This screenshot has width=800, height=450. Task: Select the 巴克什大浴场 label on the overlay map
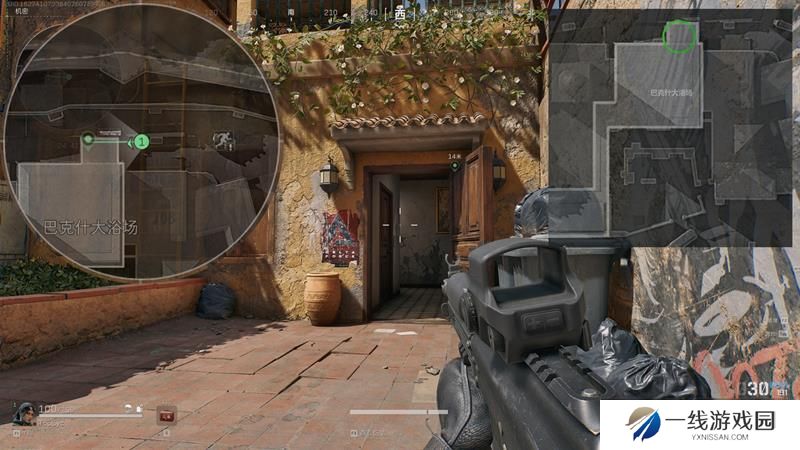coord(672,92)
